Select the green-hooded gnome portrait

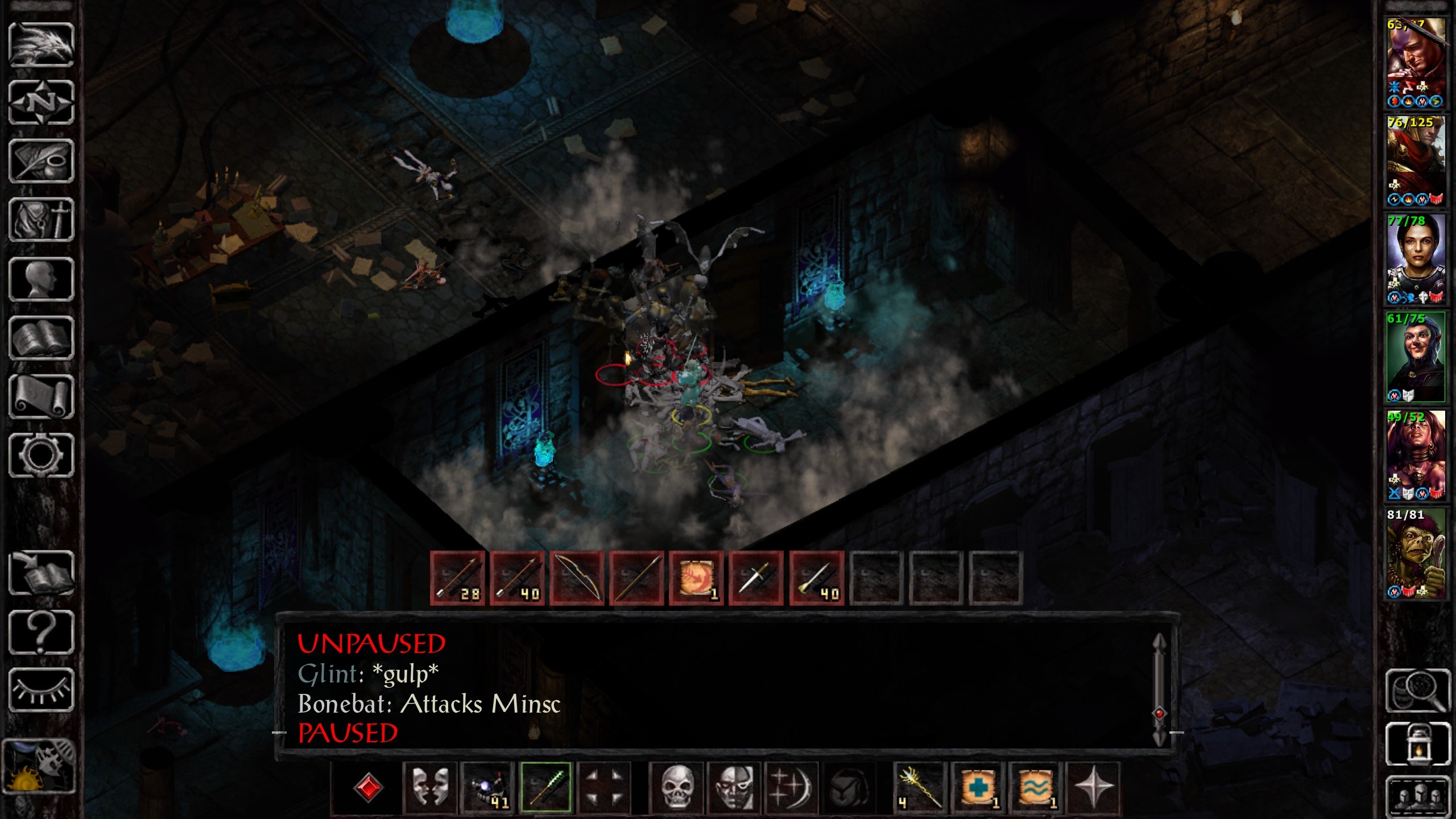tap(1416, 357)
